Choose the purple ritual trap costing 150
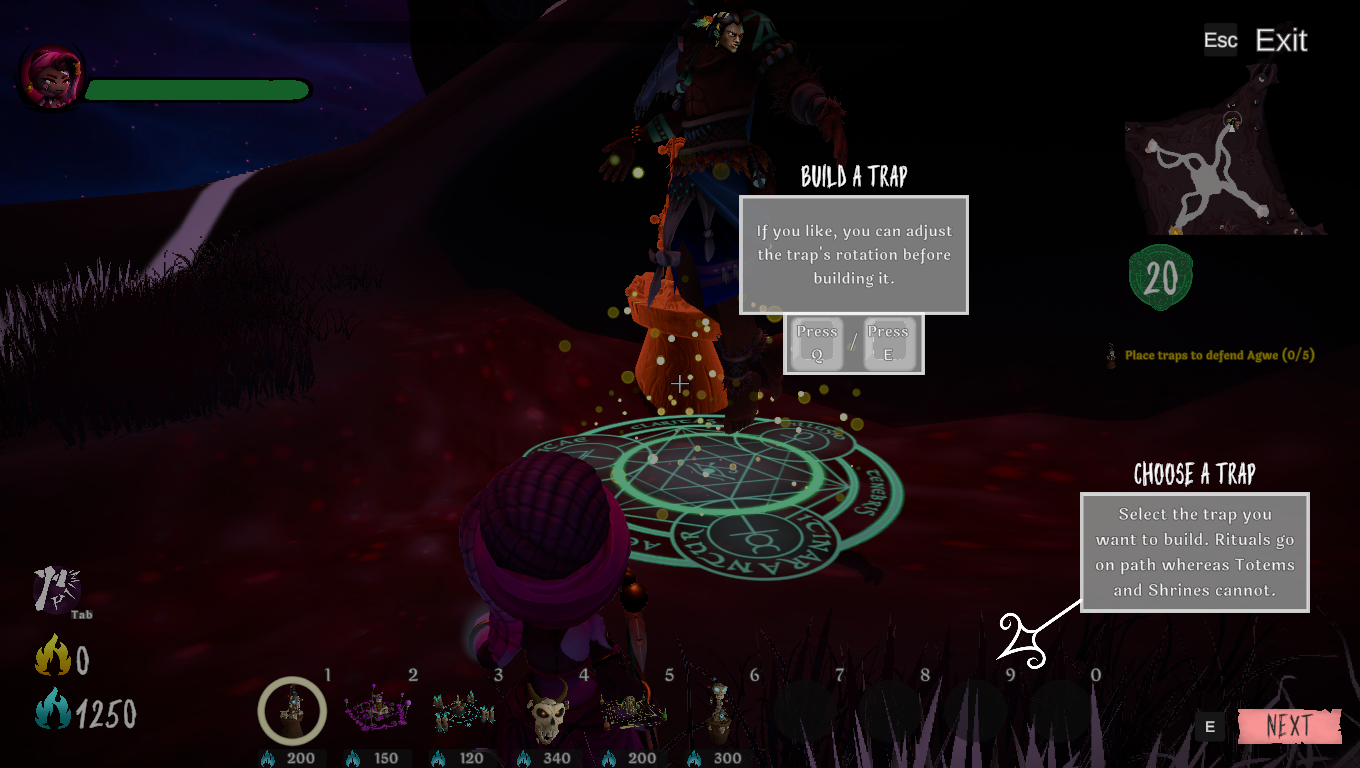 [x=376, y=711]
